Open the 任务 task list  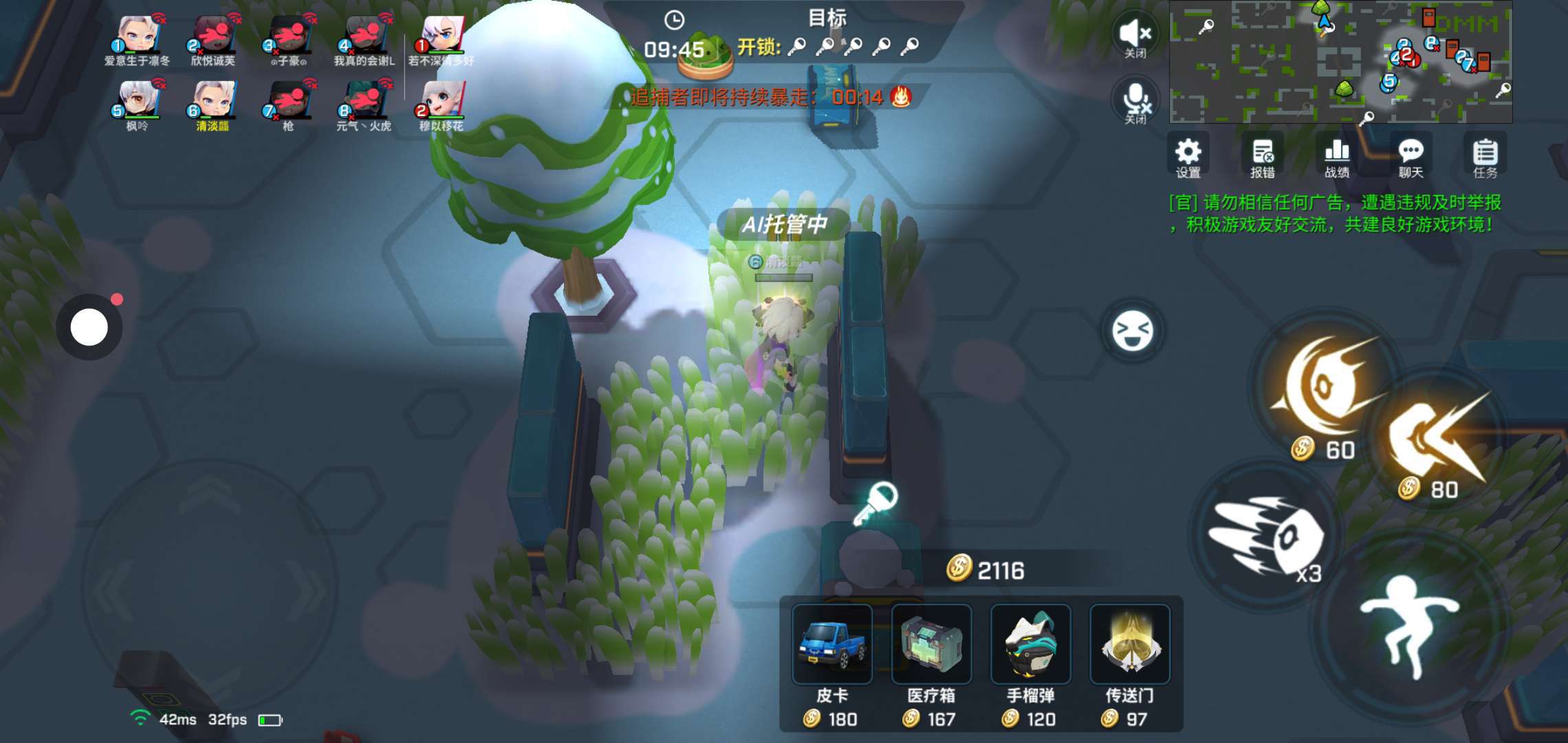(1485, 156)
